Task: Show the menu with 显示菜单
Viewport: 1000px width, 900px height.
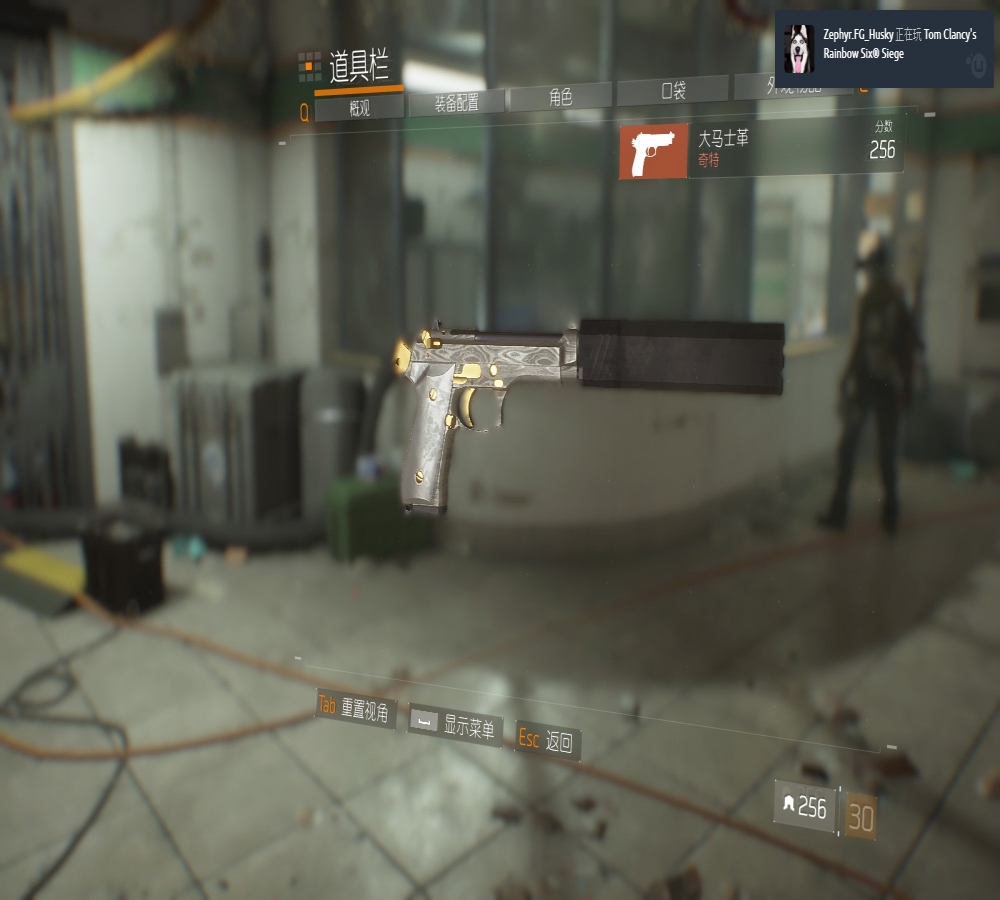Action: (455, 725)
